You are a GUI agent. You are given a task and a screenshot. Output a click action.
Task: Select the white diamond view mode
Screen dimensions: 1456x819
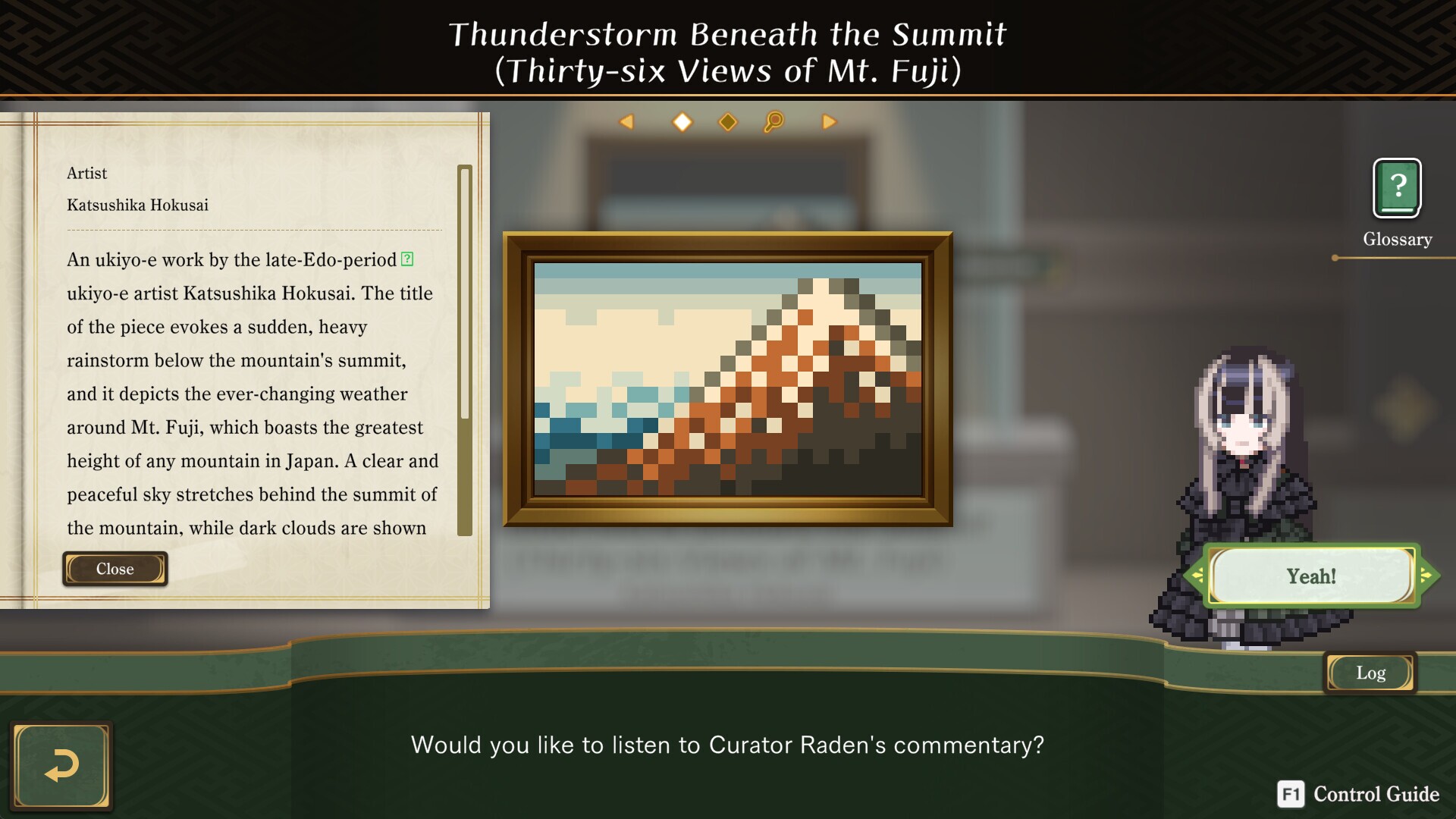pyautogui.click(x=682, y=121)
